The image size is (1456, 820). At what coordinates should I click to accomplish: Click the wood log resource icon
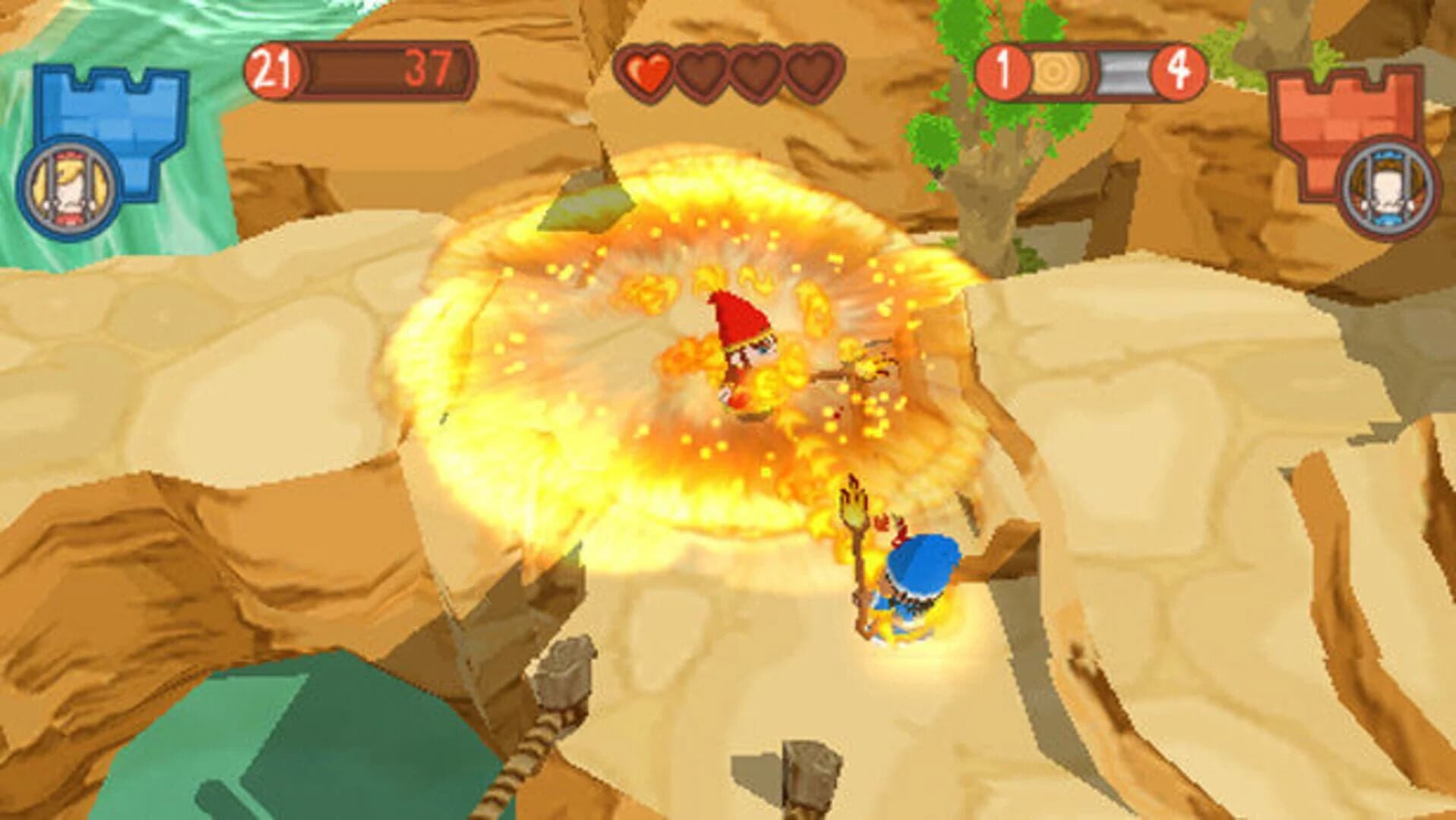pos(1054,72)
